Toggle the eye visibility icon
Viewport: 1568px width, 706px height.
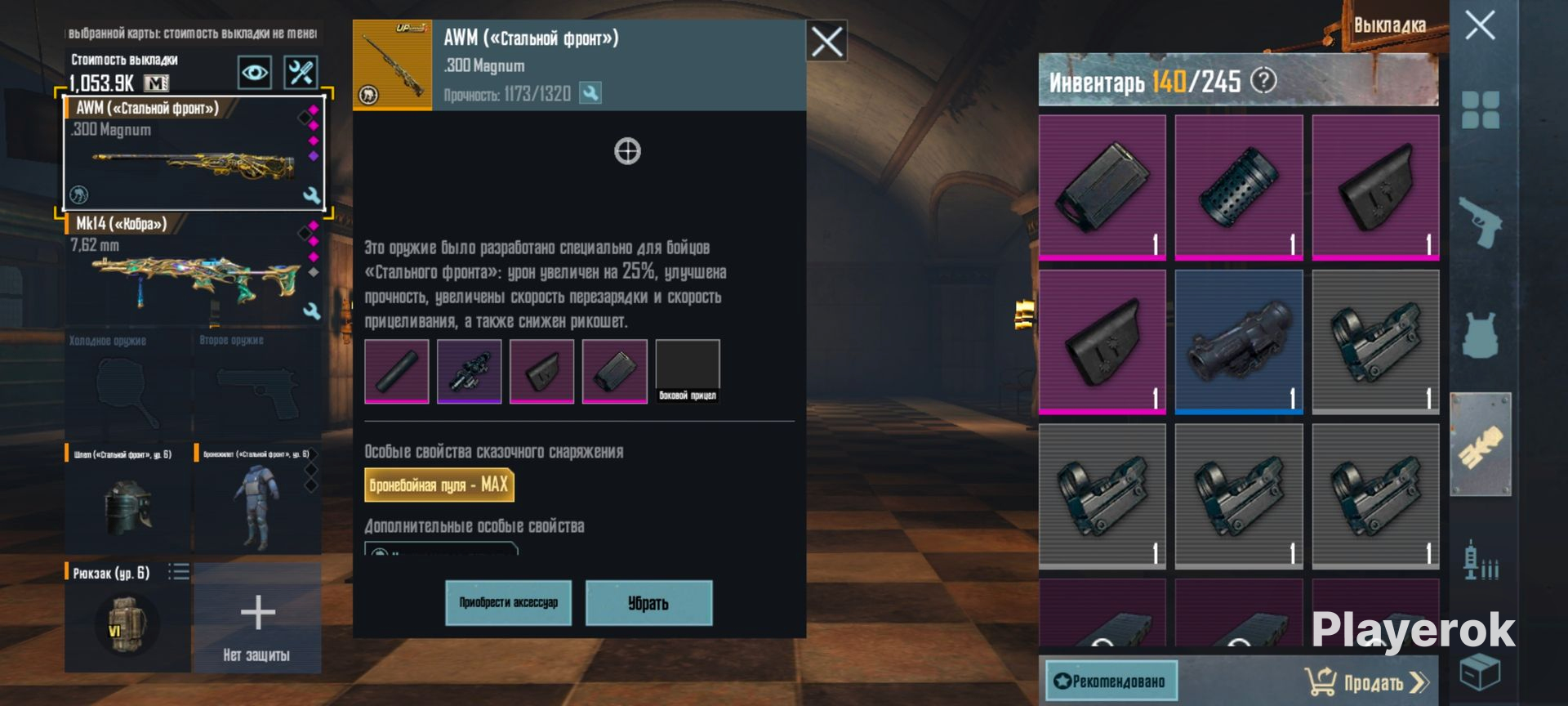(254, 73)
